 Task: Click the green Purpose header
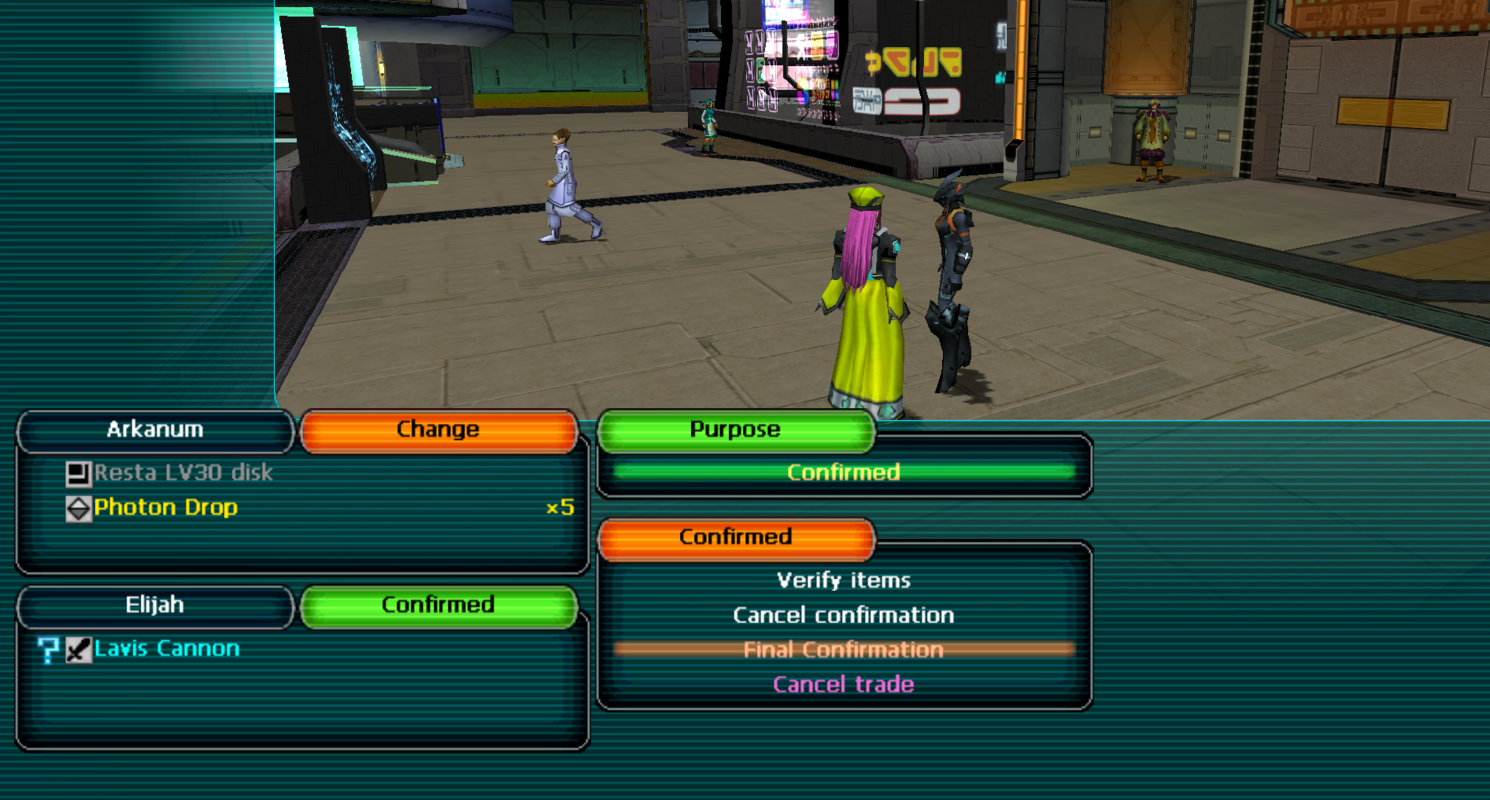[x=735, y=430]
